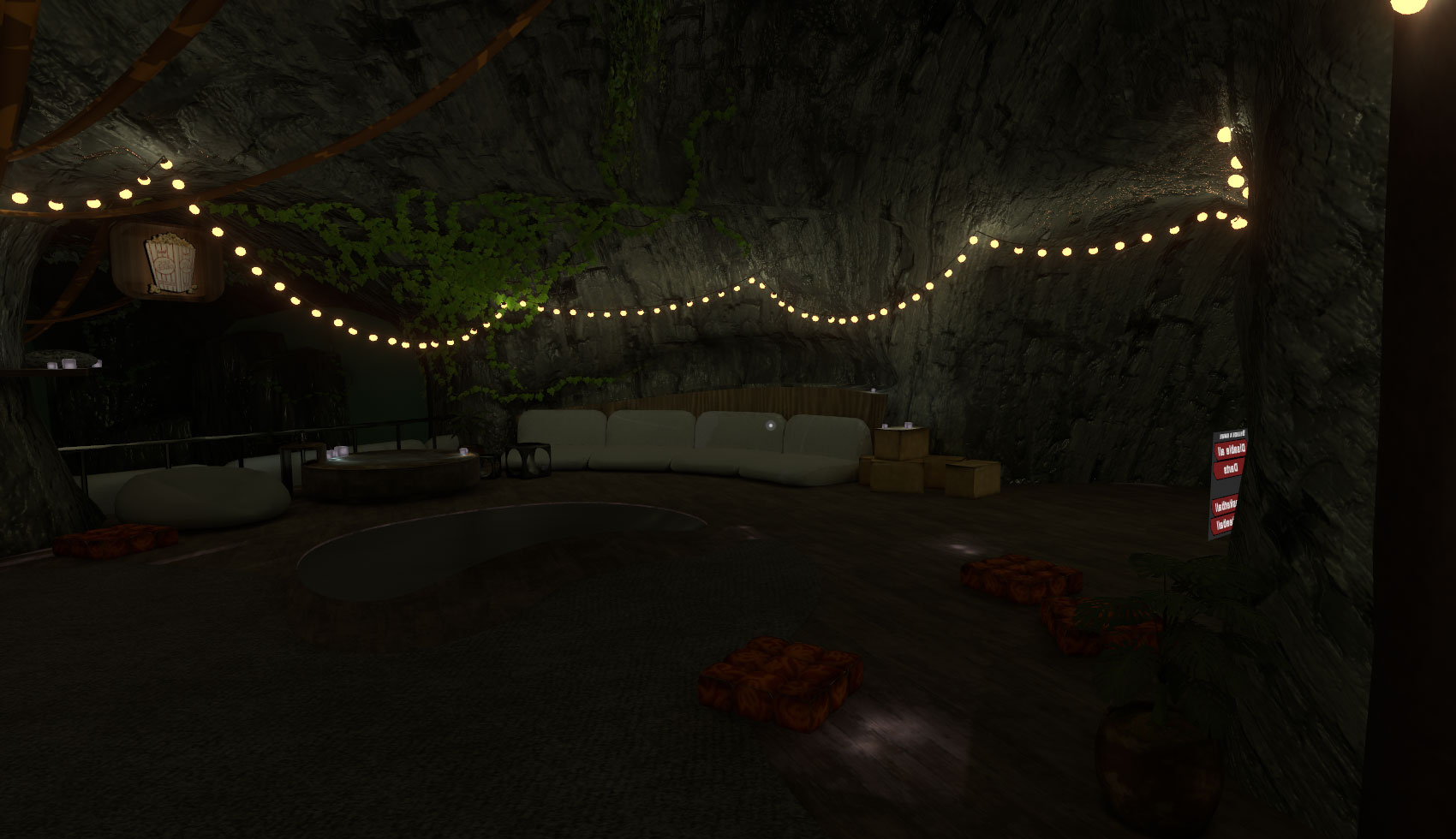Select the red Darts button
Image resolution: width=1456 pixels, height=839 pixels.
1228,468
